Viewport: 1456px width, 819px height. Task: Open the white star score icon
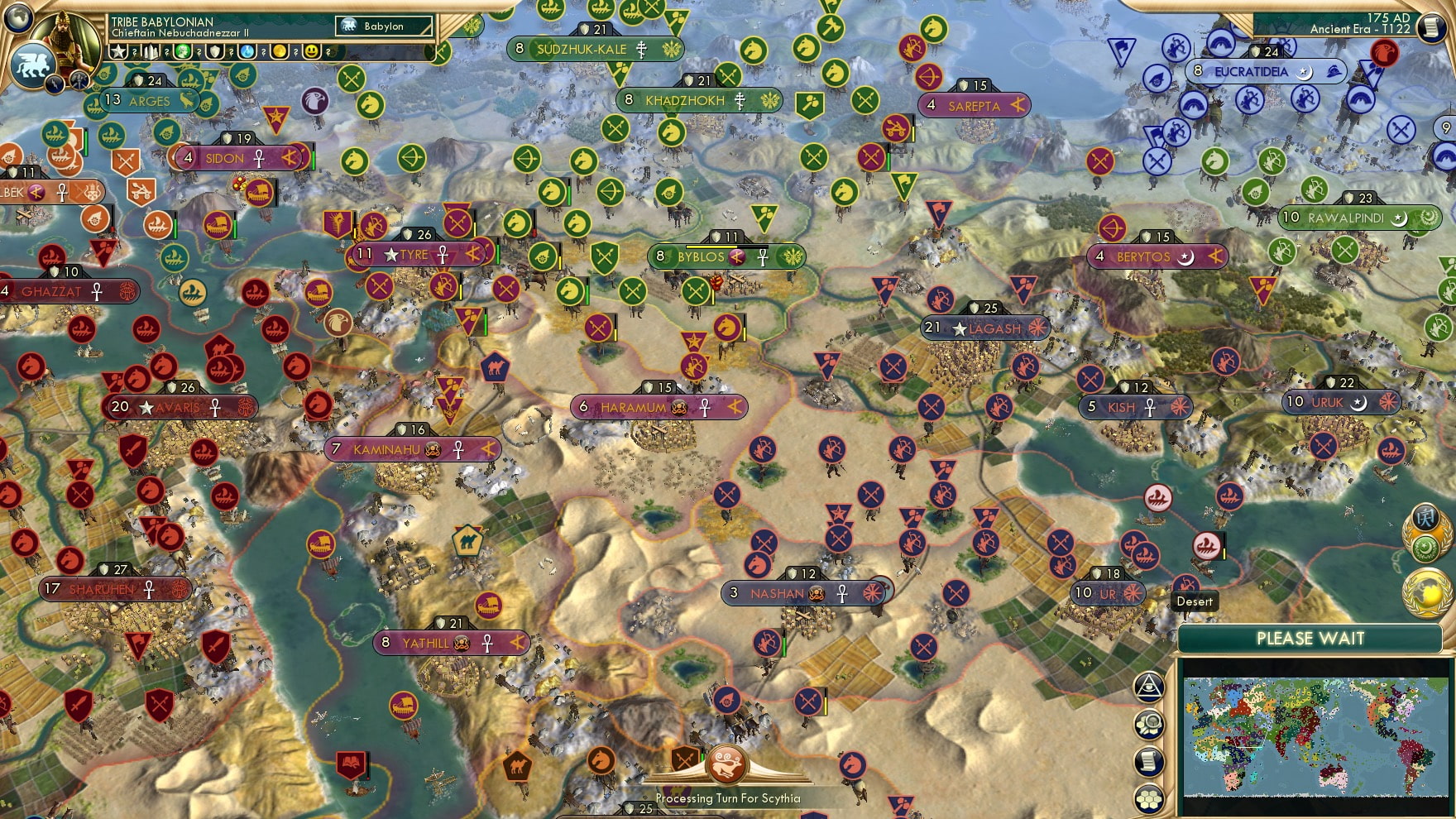click(x=119, y=51)
